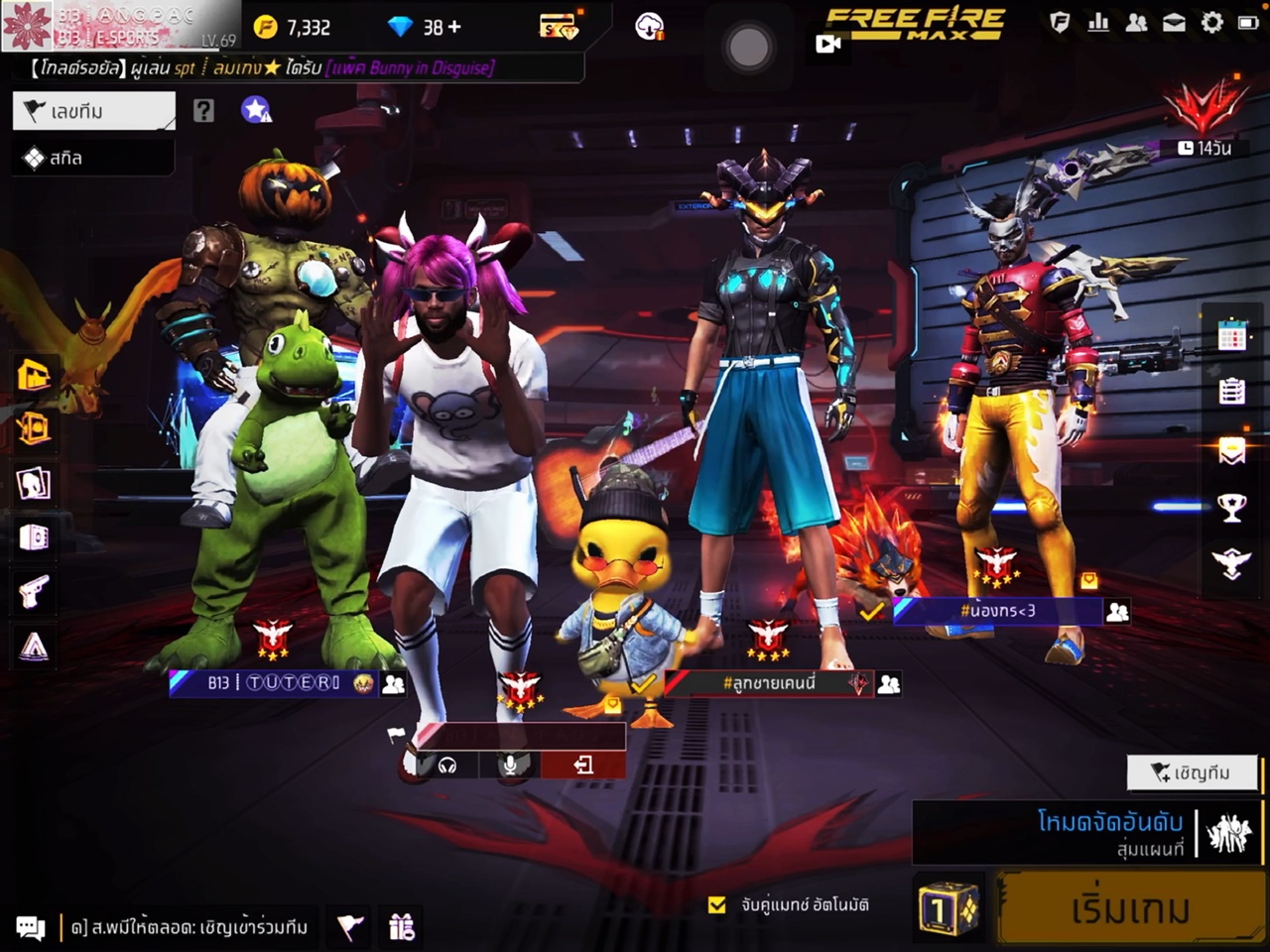This screenshot has width=1270, height=952.
Task: Open the settings gear
Action: click(x=1211, y=22)
